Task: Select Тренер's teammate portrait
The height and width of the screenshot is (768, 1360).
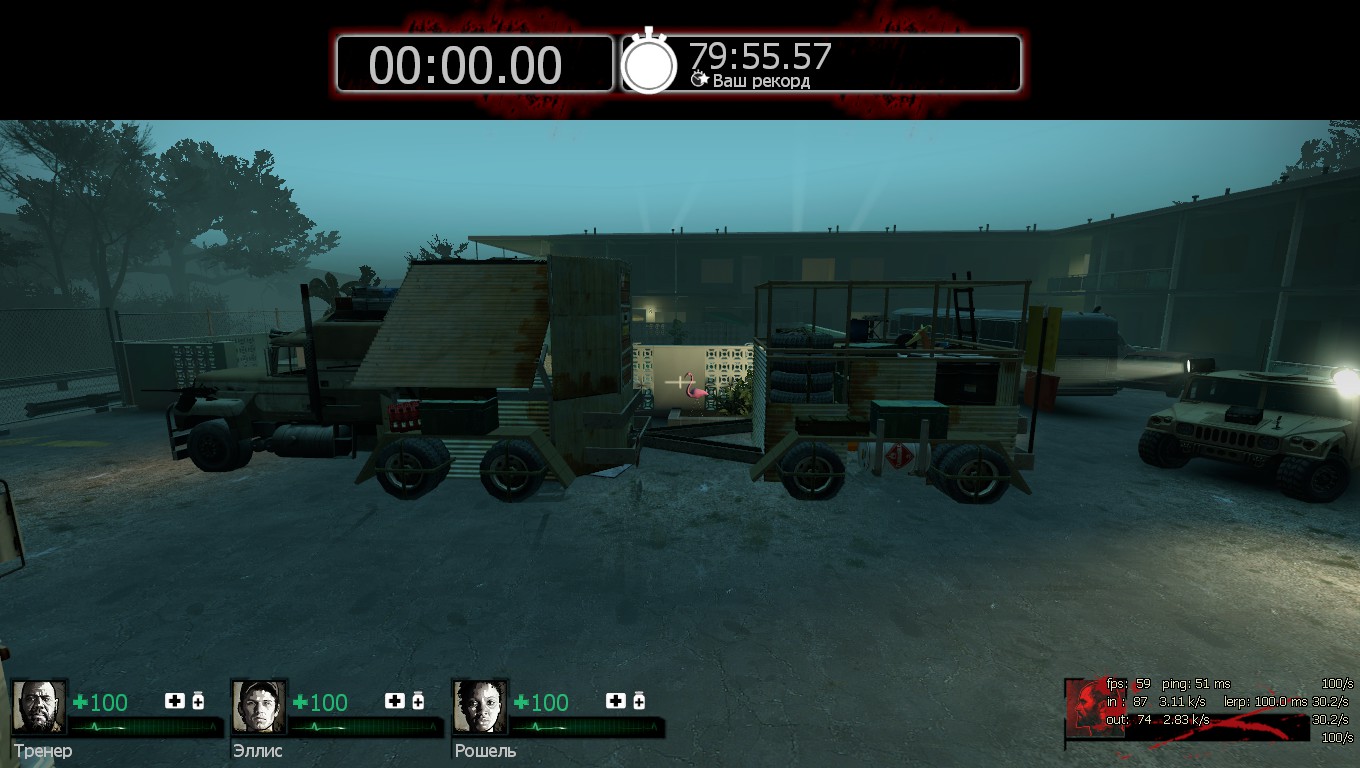Action: (39, 707)
